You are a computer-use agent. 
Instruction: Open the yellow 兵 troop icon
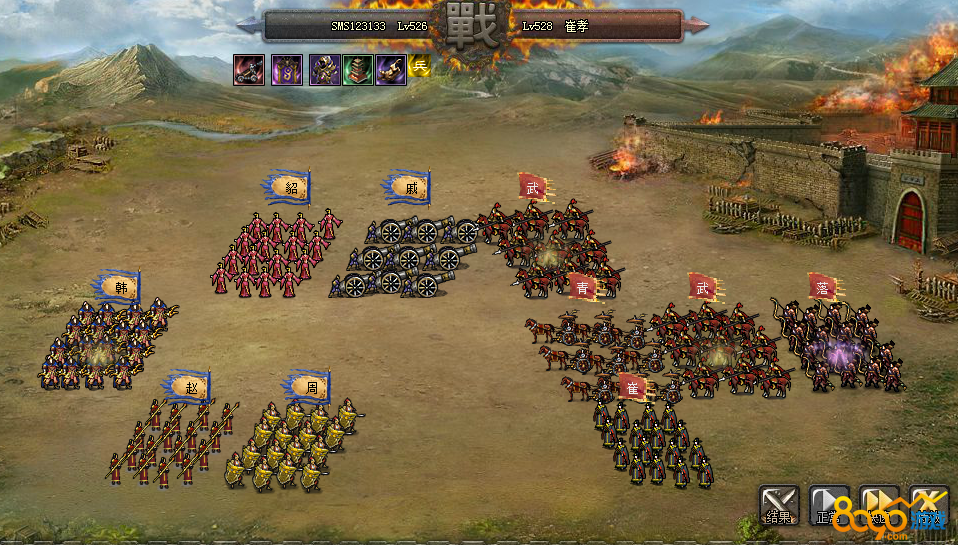[419, 69]
